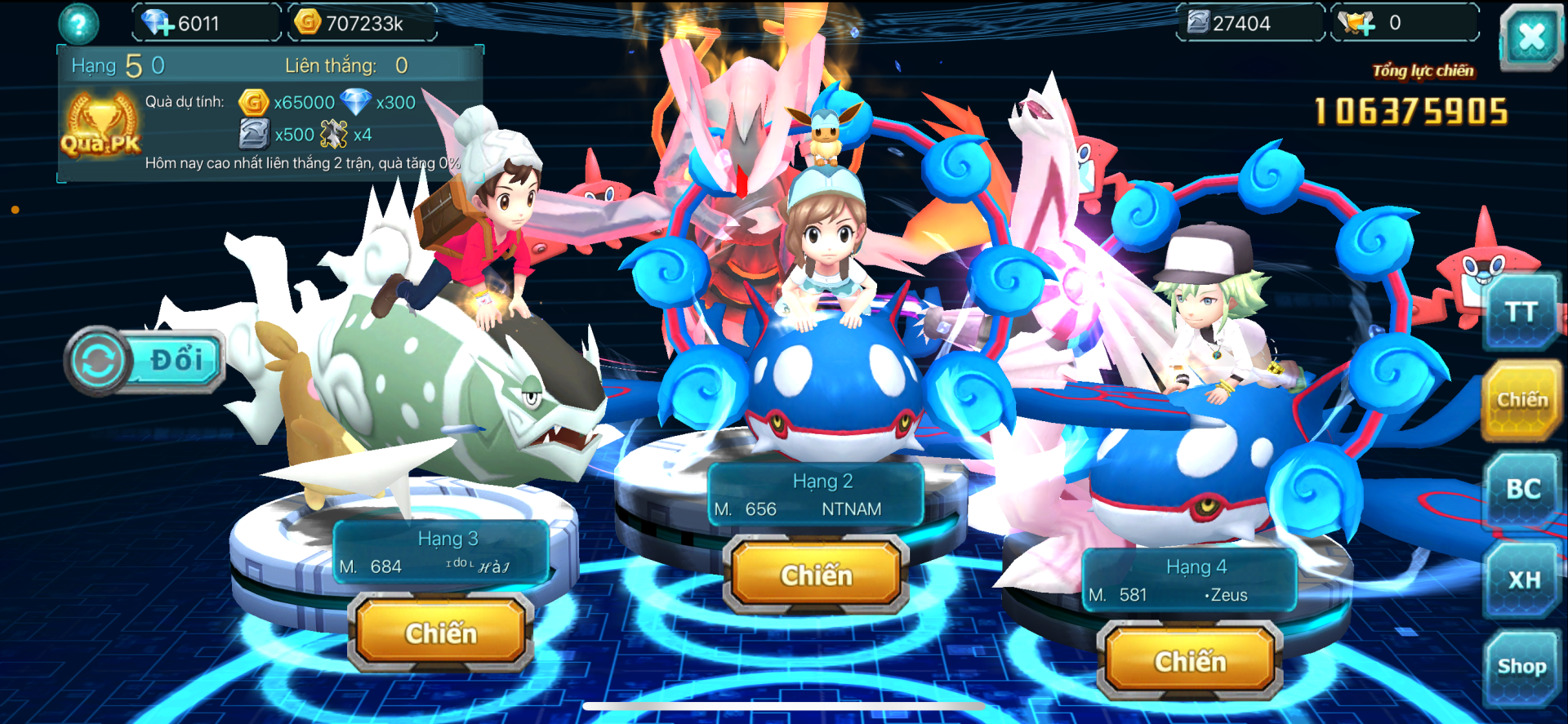This screenshot has width=1568, height=724.
Task: Open the Shop side tab
Action: (x=1521, y=667)
